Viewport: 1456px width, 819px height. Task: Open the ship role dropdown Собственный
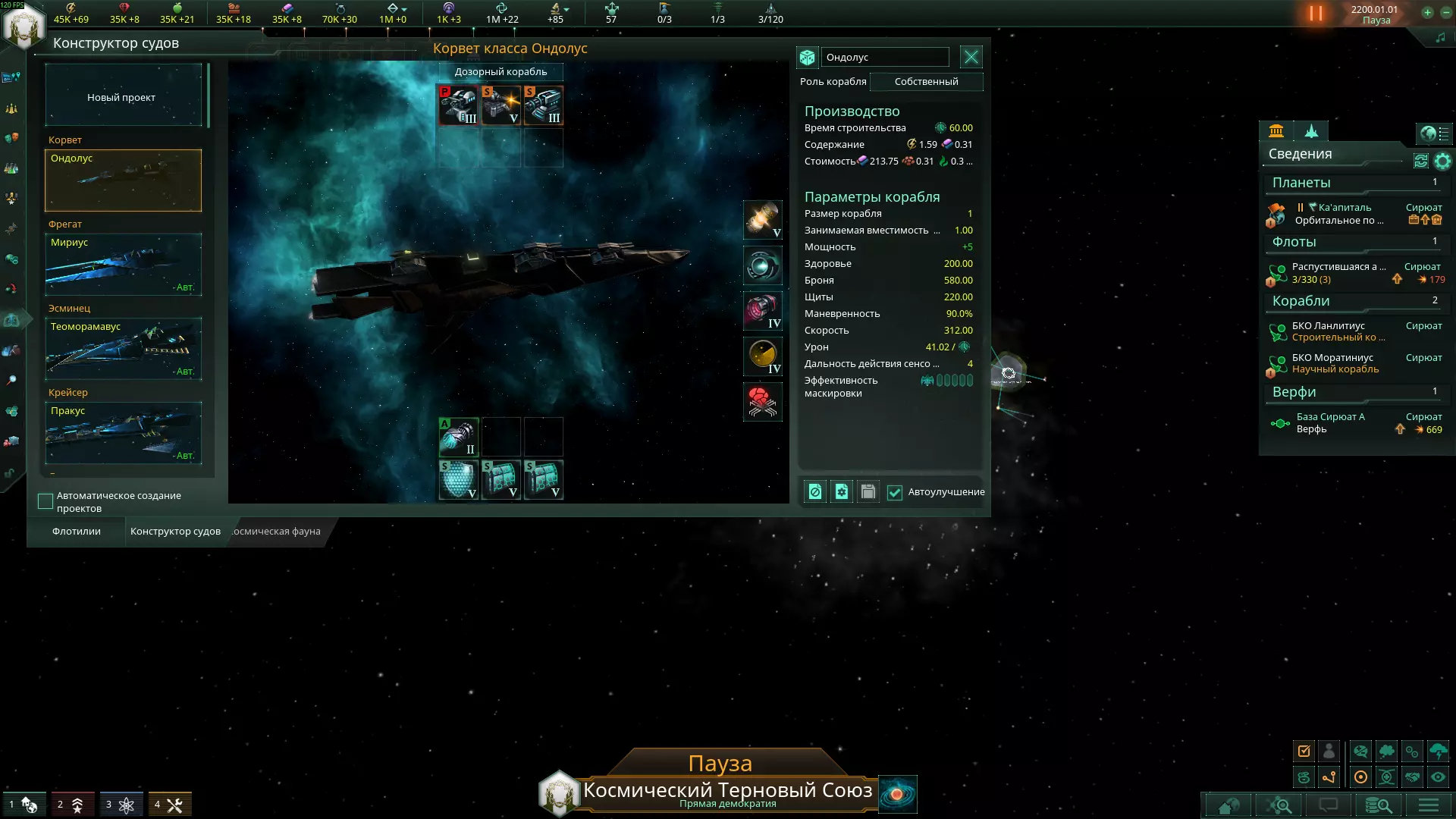926,81
